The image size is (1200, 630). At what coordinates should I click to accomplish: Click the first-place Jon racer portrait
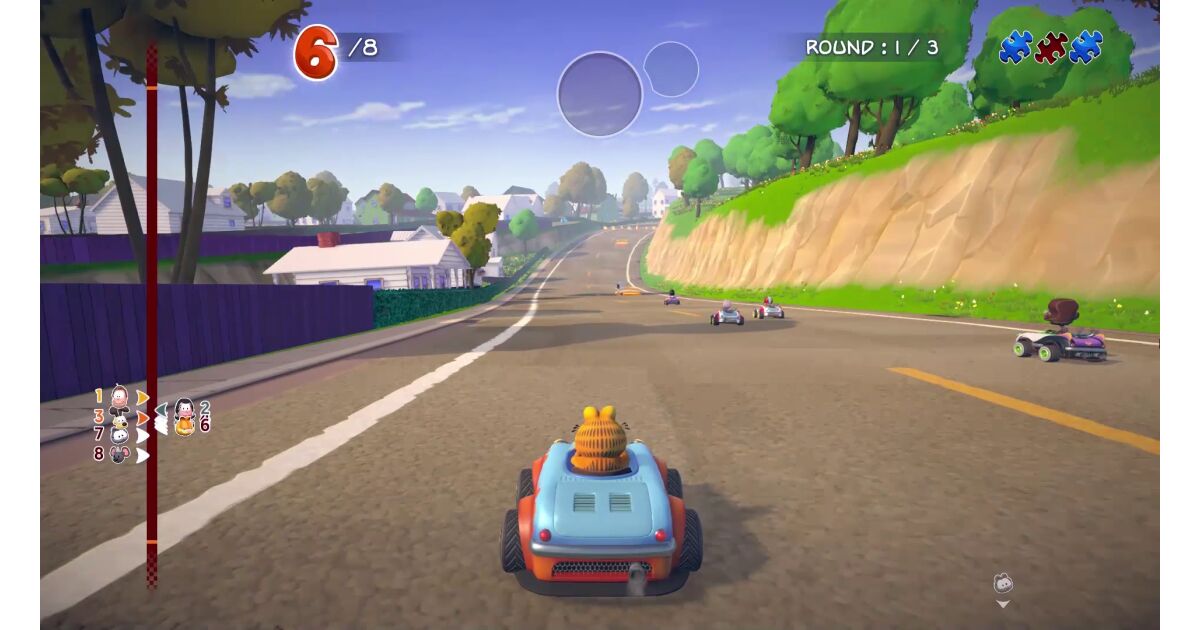click(119, 397)
